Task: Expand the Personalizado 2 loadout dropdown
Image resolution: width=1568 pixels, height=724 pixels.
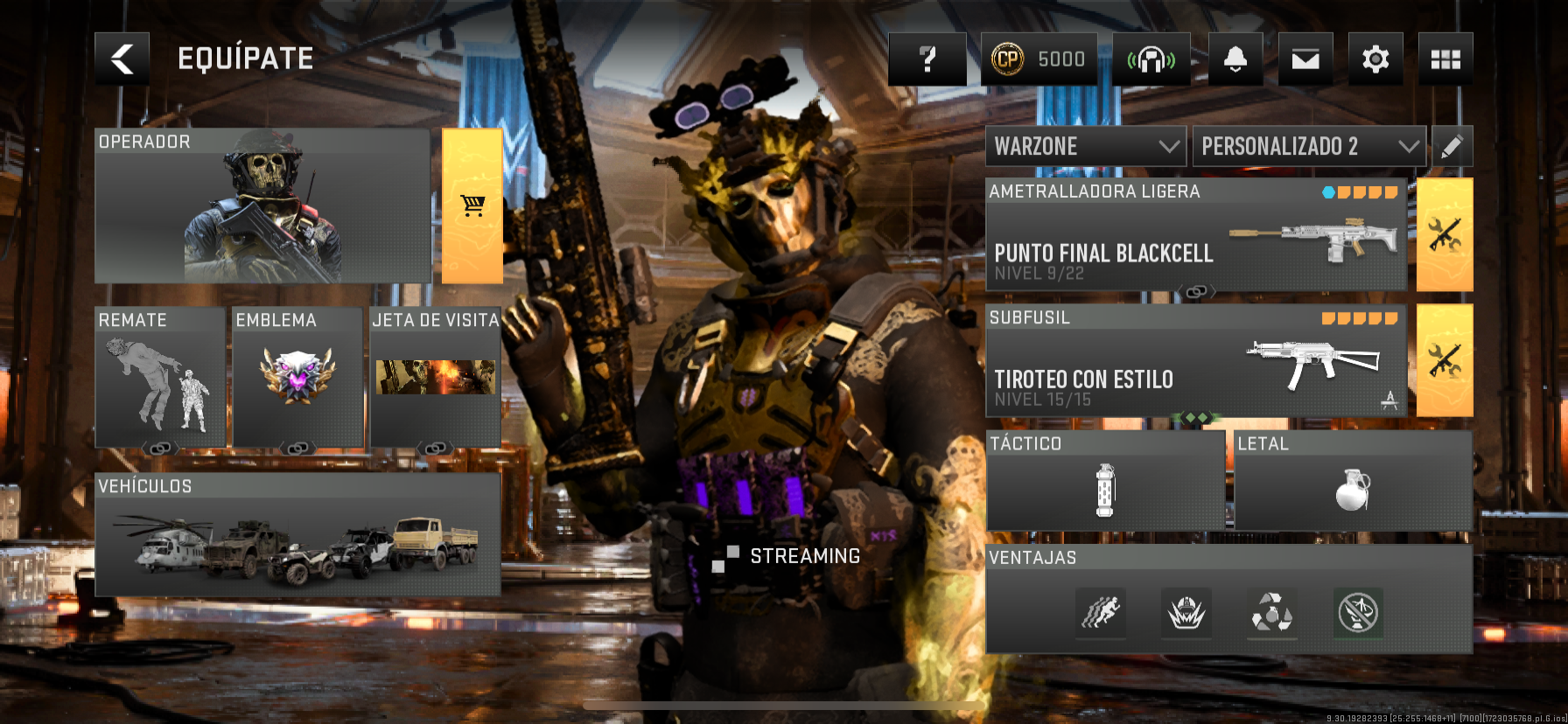Action: click(x=1309, y=146)
